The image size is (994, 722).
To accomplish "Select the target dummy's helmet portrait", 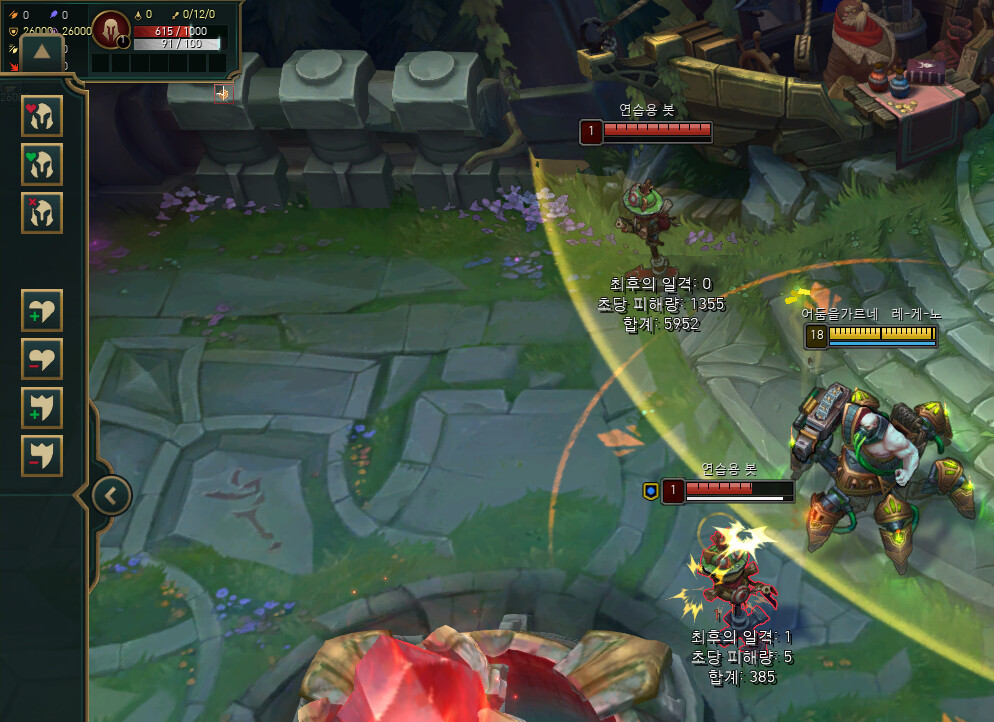I will 109,30.
